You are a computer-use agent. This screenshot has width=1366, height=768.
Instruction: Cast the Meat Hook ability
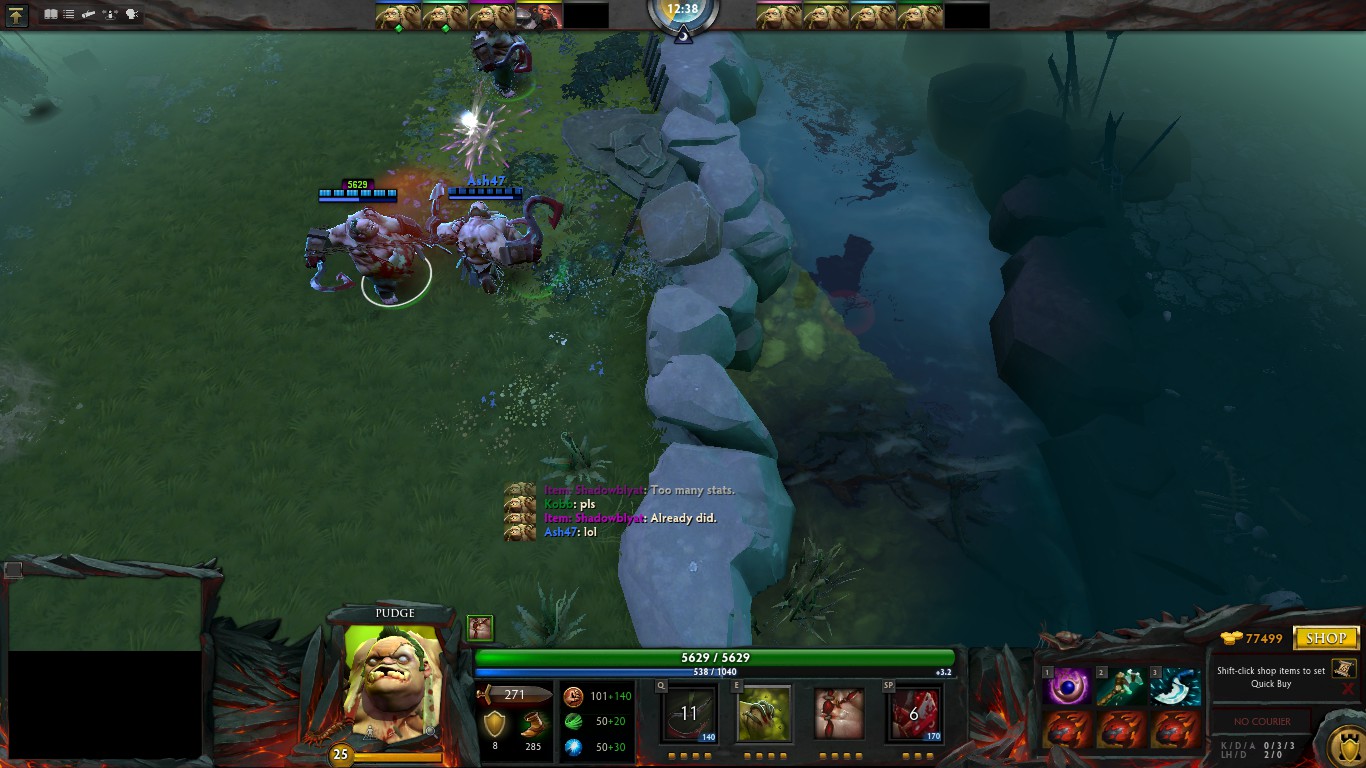[688, 713]
